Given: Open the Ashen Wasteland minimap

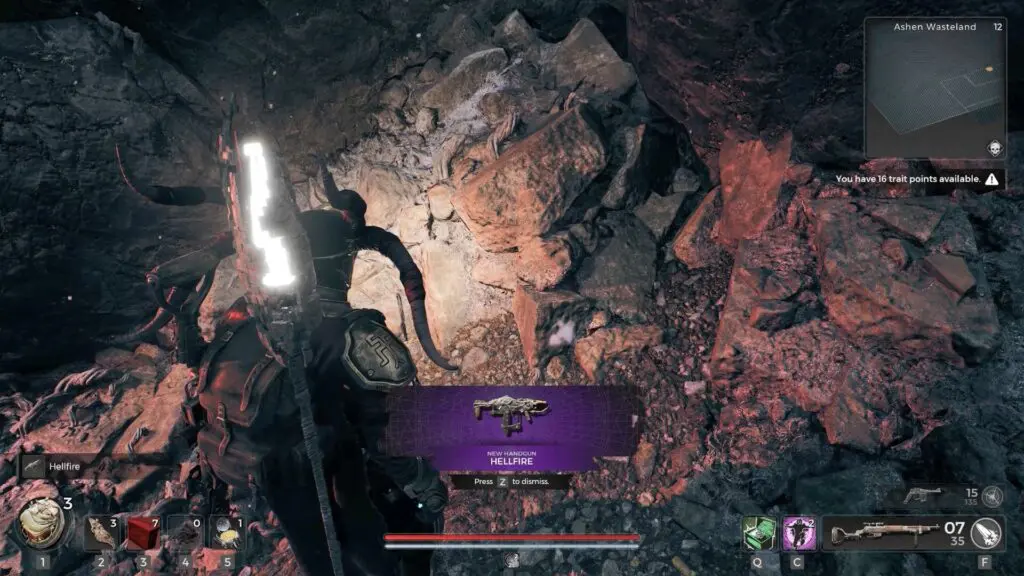Looking at the screenshot, I should (934, 88).
